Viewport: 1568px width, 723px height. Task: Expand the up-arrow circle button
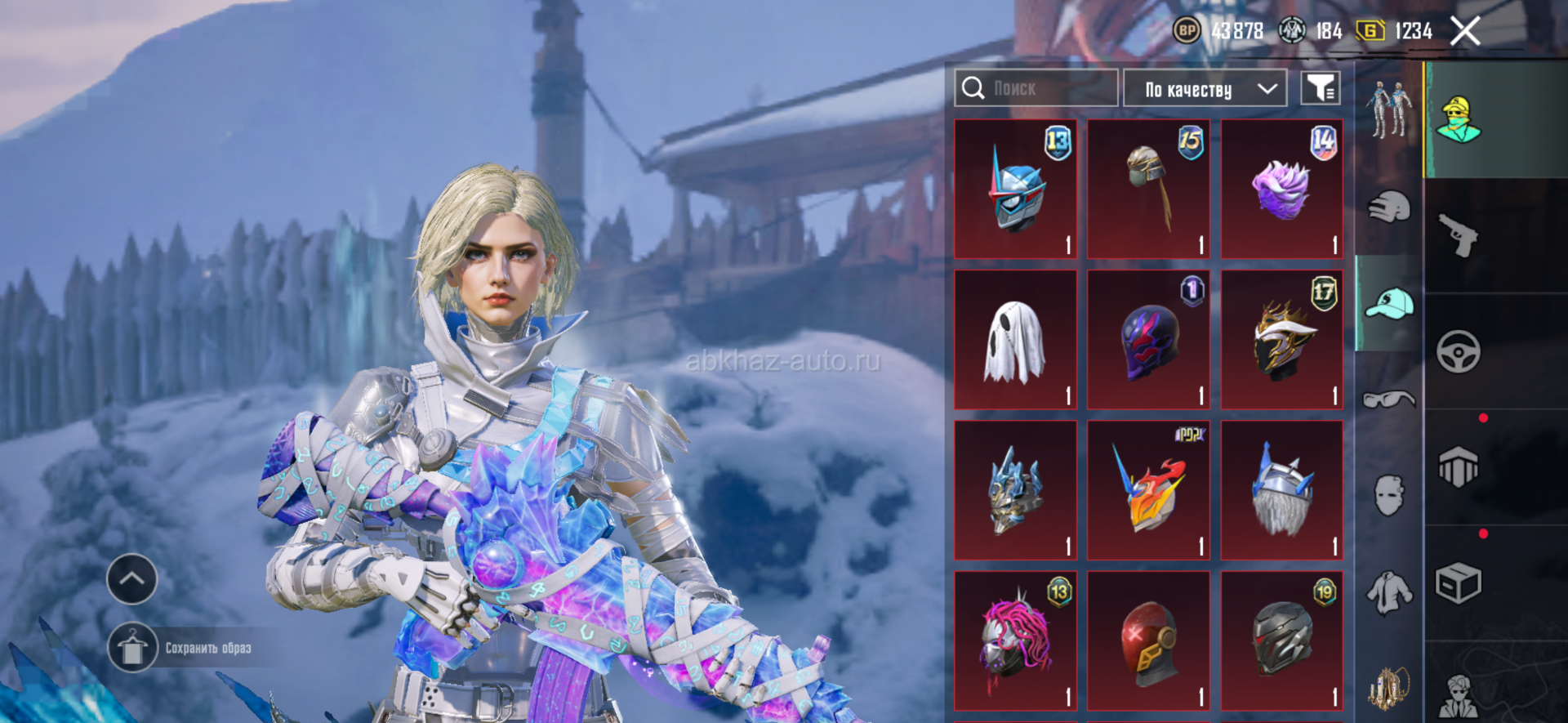(132, 579)
